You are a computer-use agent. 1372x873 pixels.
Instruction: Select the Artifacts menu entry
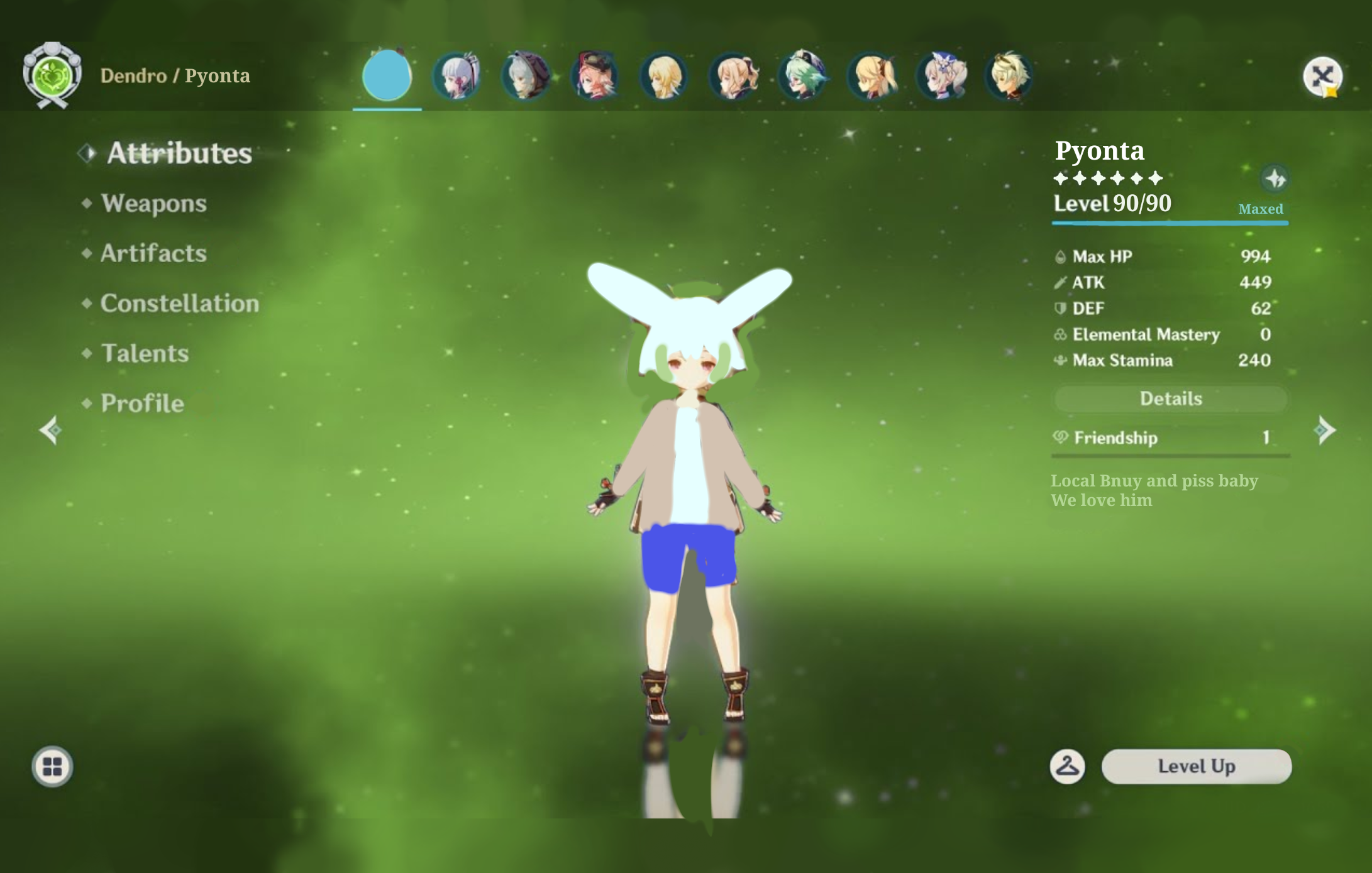153,253
